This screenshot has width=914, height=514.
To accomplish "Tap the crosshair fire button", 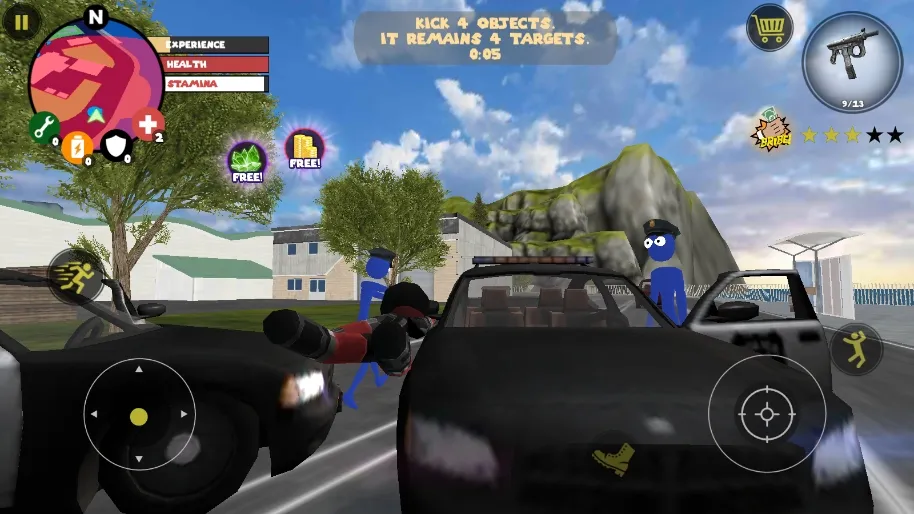I will pos(767,414).
